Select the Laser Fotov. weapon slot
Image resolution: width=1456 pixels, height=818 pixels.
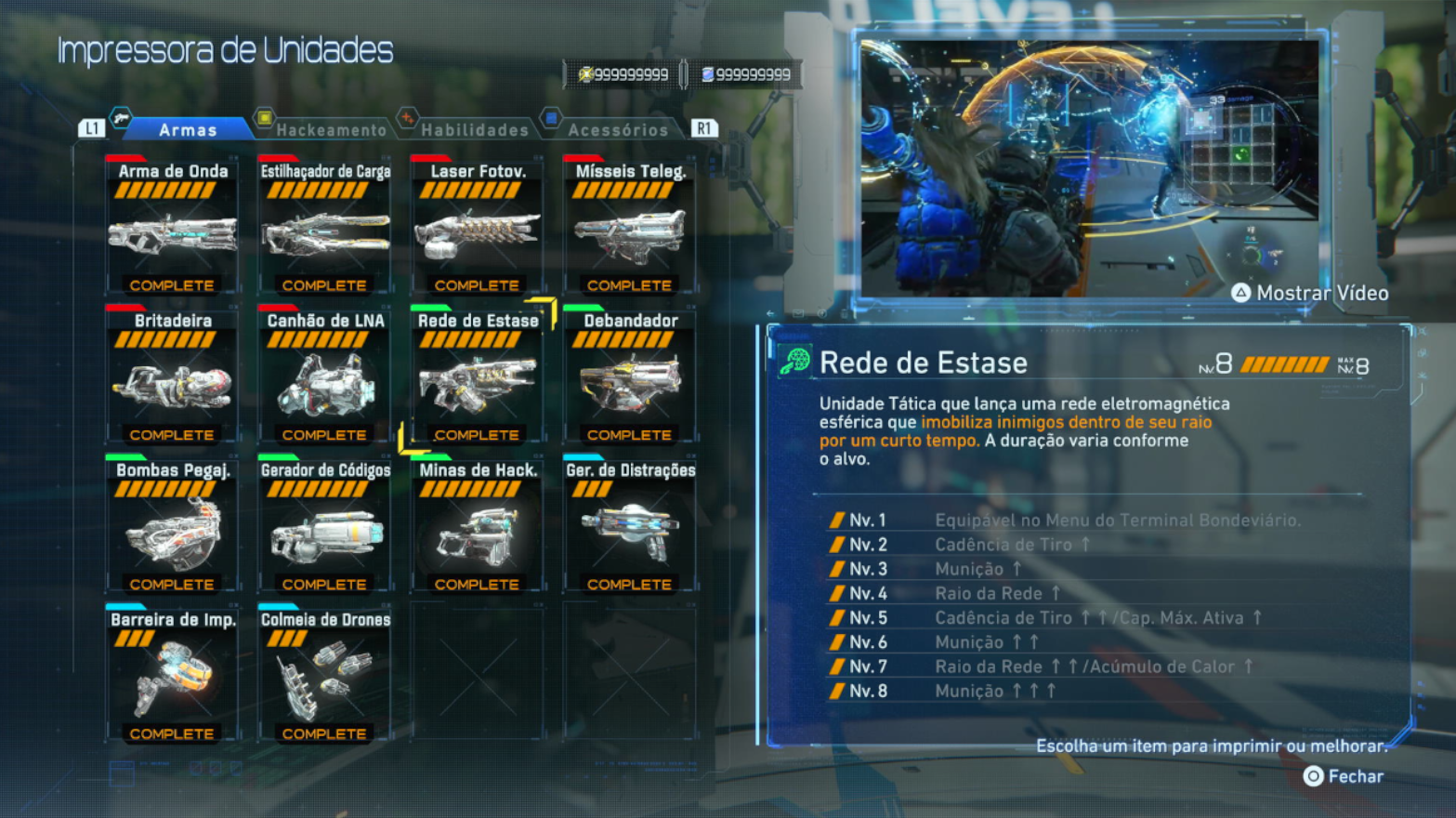[x=477, y=227]
